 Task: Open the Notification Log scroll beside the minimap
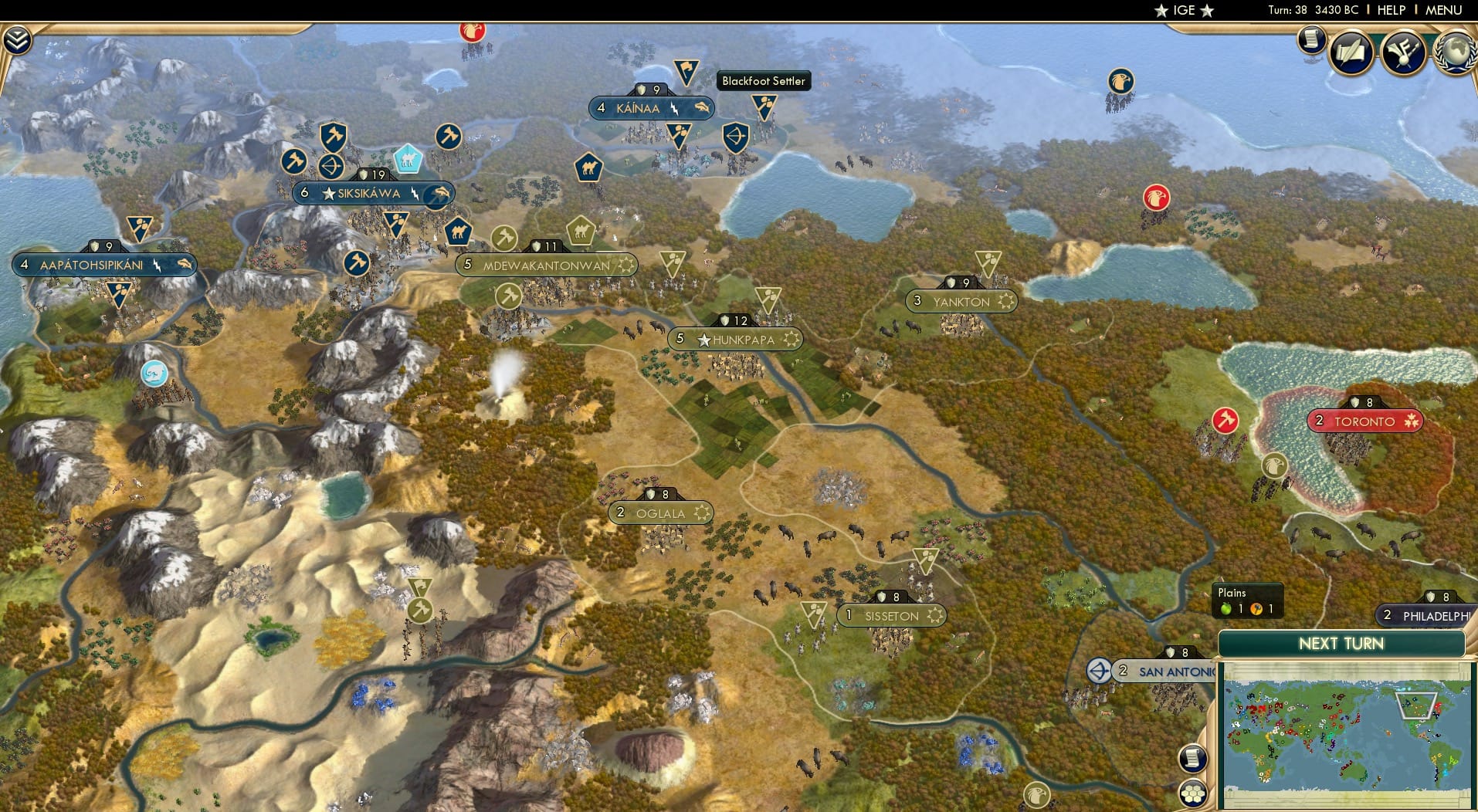(x=1193, y=758)
